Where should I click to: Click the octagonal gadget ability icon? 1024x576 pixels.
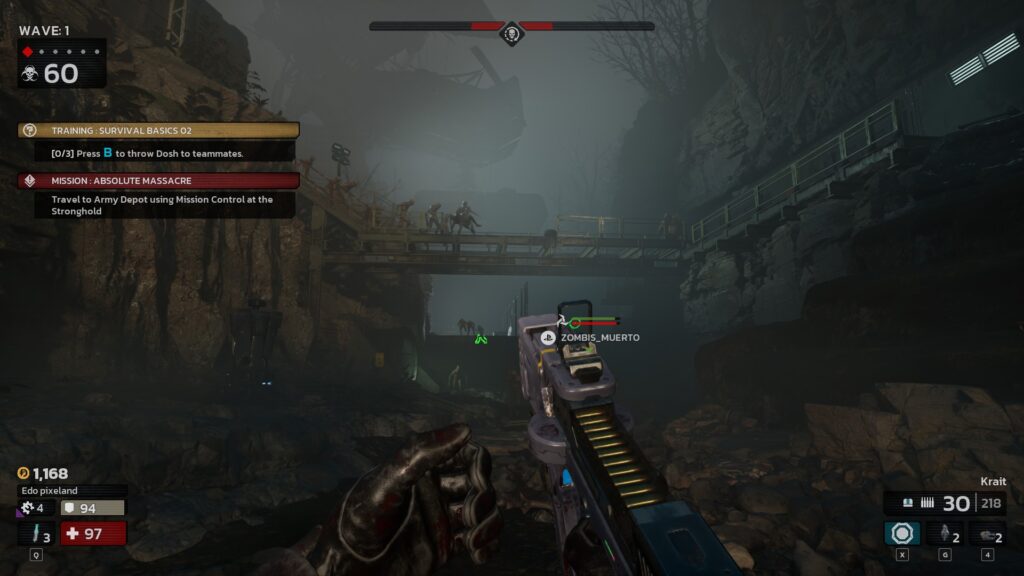click(x=902, y=533)
